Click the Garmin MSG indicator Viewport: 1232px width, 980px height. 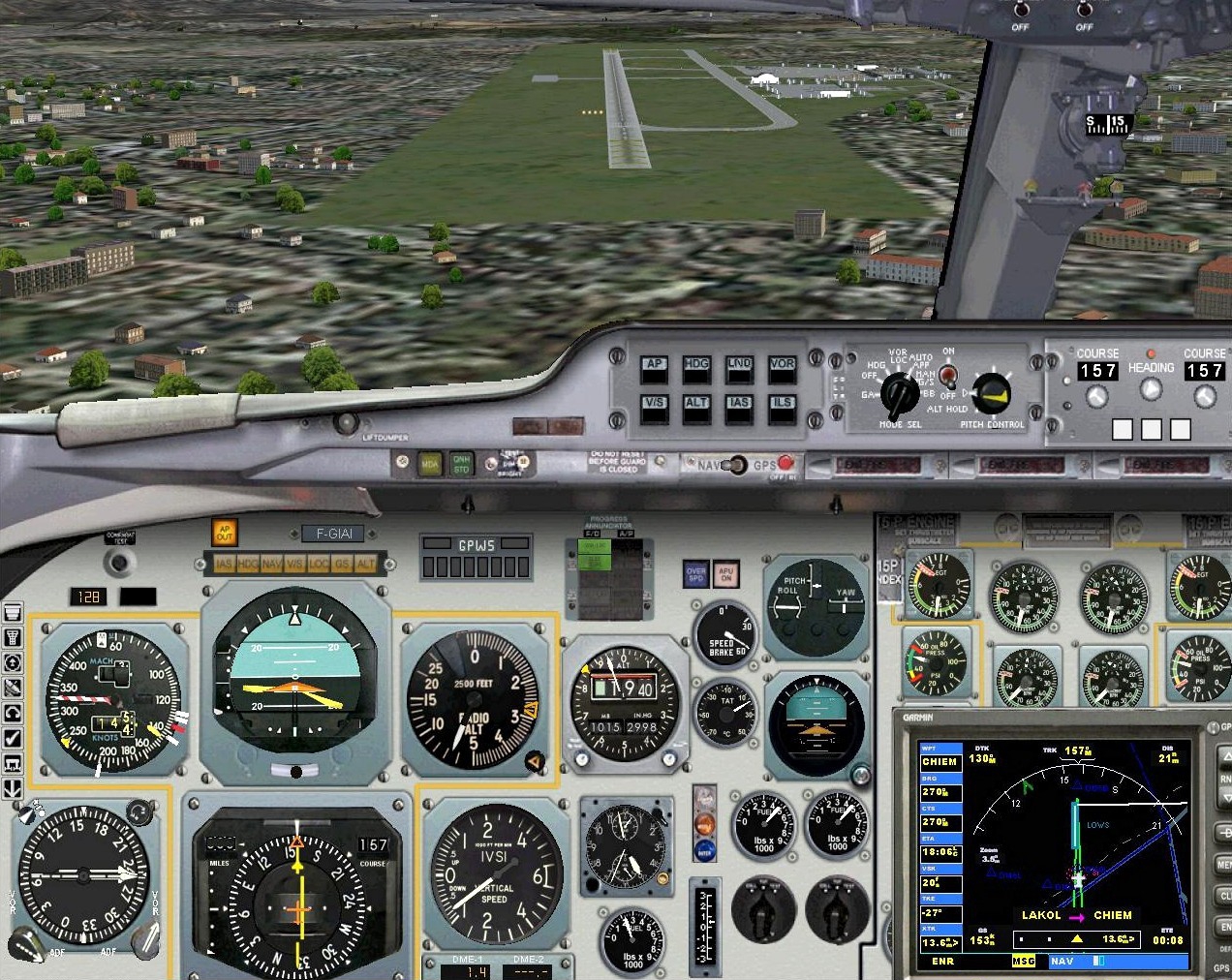(1023, 962)
